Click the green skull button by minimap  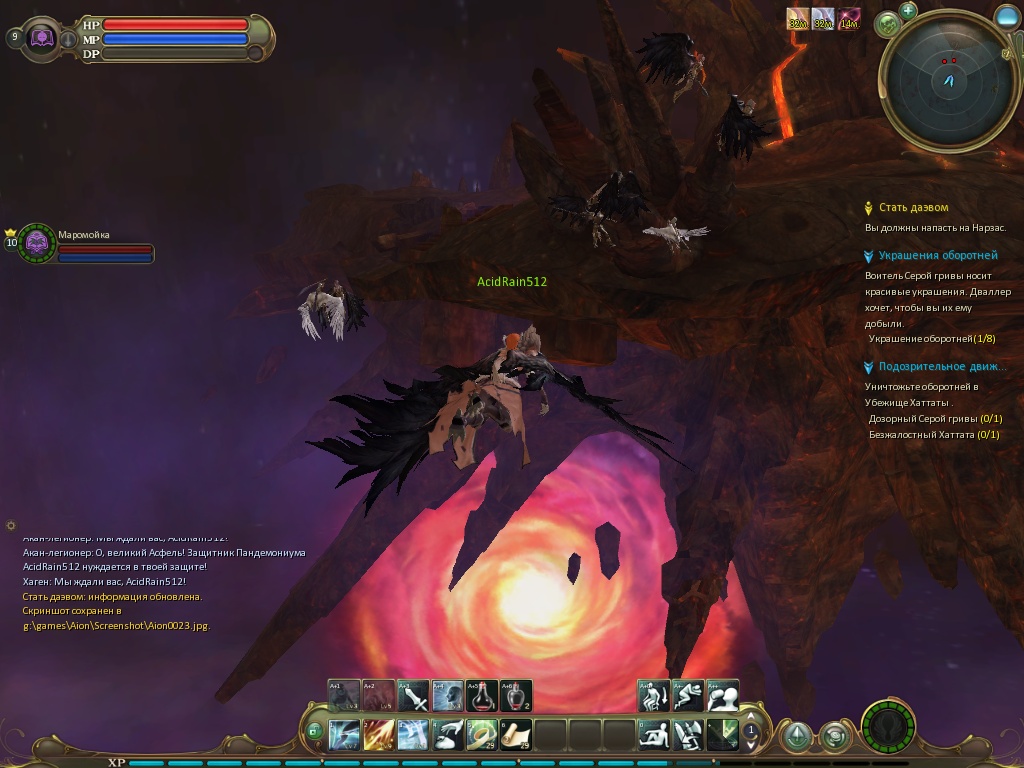tap(886, 24)
